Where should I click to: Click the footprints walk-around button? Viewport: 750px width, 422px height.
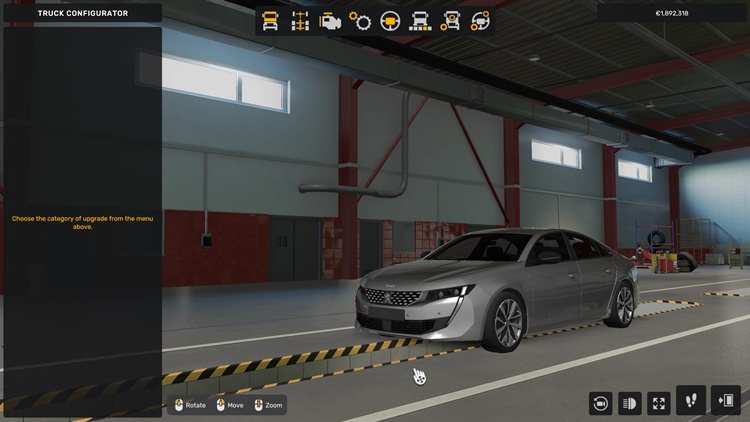pos(691,401)
